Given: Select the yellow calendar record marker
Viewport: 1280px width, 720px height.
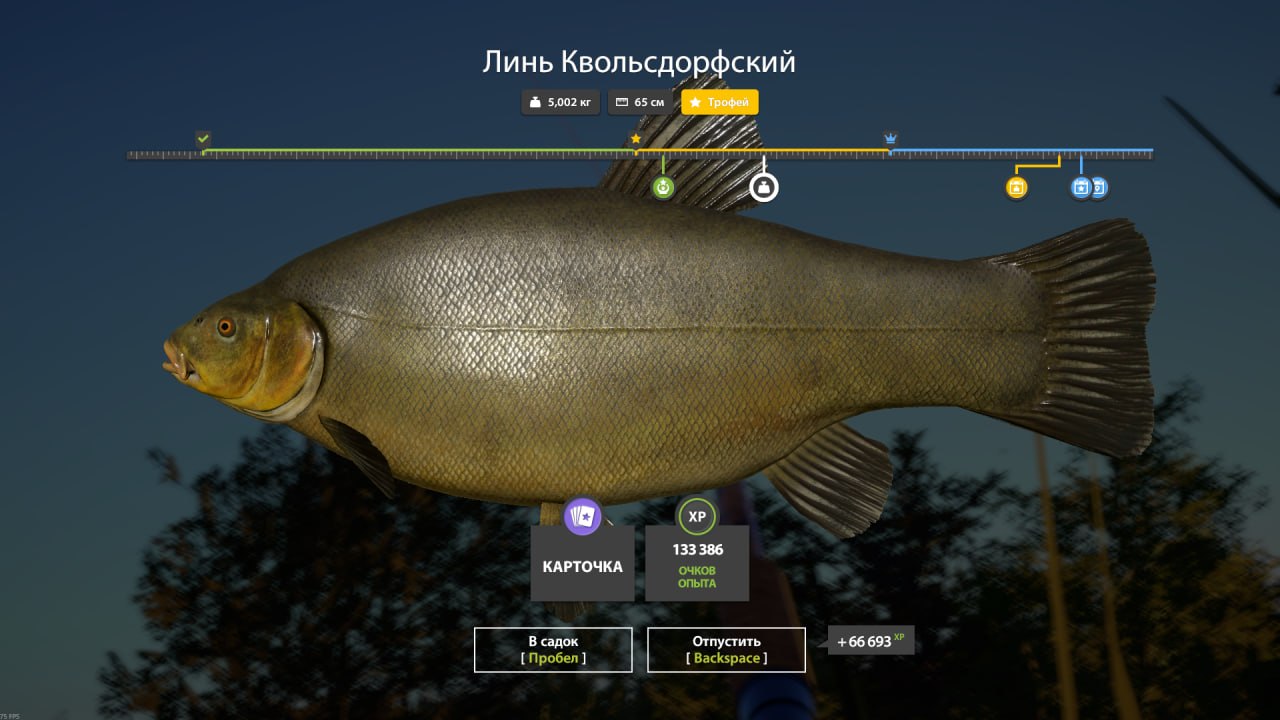Looking at the screenshot, I should (1016, 187).
